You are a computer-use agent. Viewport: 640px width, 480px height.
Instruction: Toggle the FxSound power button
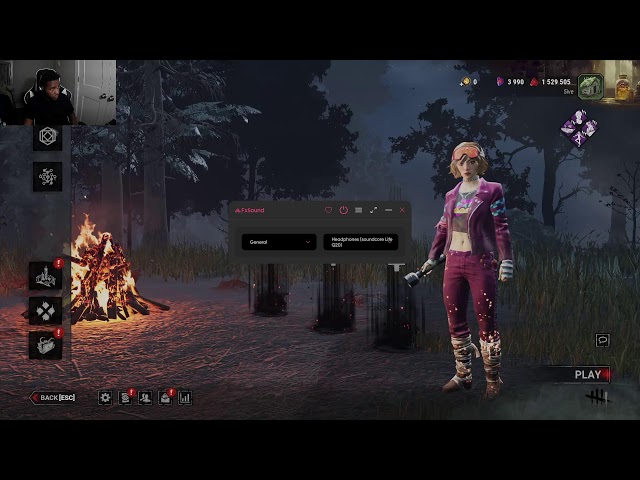click(343, 210)
